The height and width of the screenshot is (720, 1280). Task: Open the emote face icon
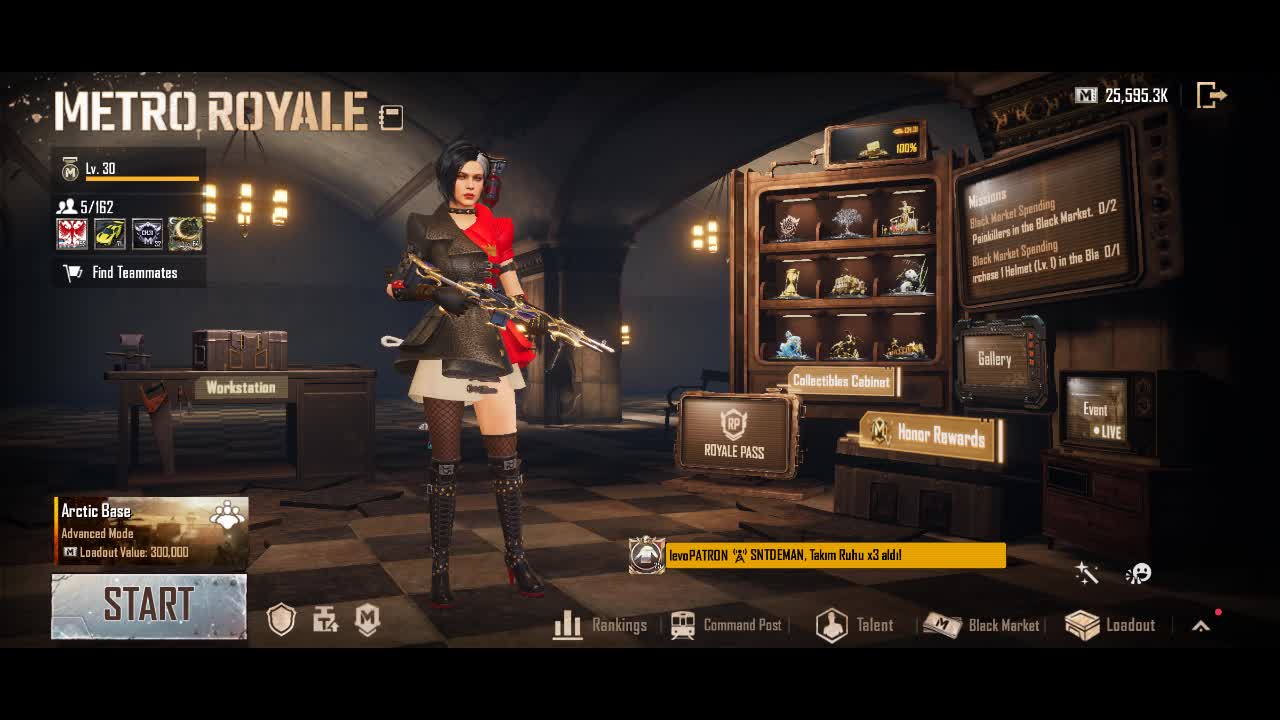1138,573
